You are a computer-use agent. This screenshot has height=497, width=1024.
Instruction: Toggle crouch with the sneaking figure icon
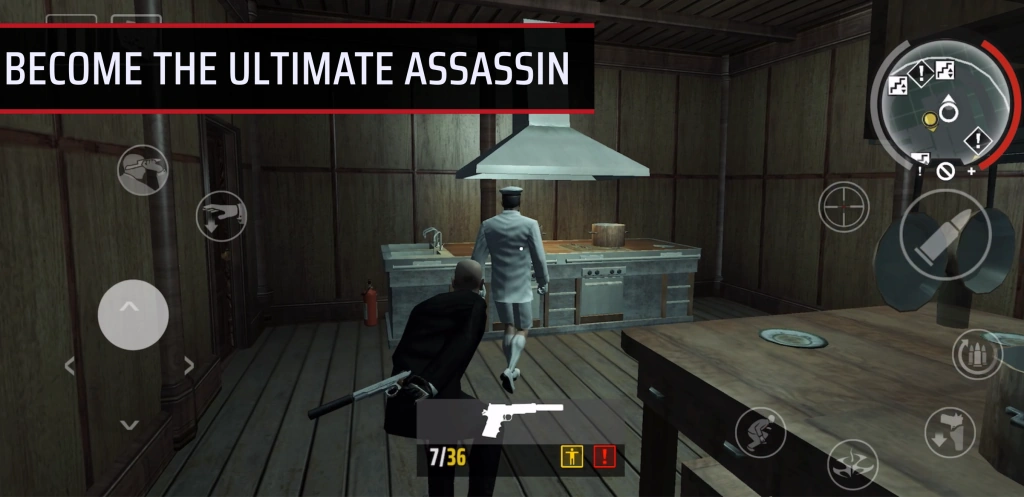(760, 432)
